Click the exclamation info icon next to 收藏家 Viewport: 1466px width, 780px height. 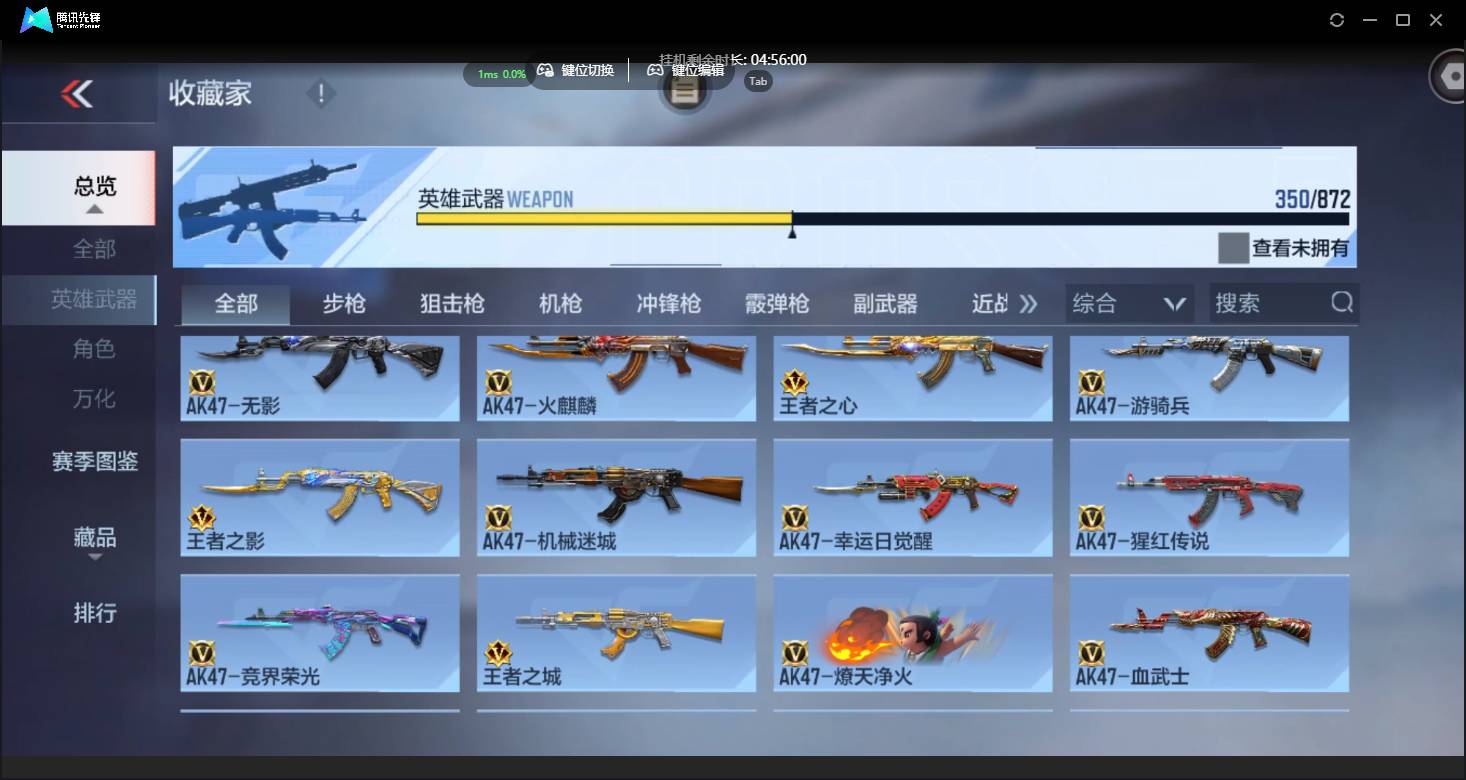[320, 92]
